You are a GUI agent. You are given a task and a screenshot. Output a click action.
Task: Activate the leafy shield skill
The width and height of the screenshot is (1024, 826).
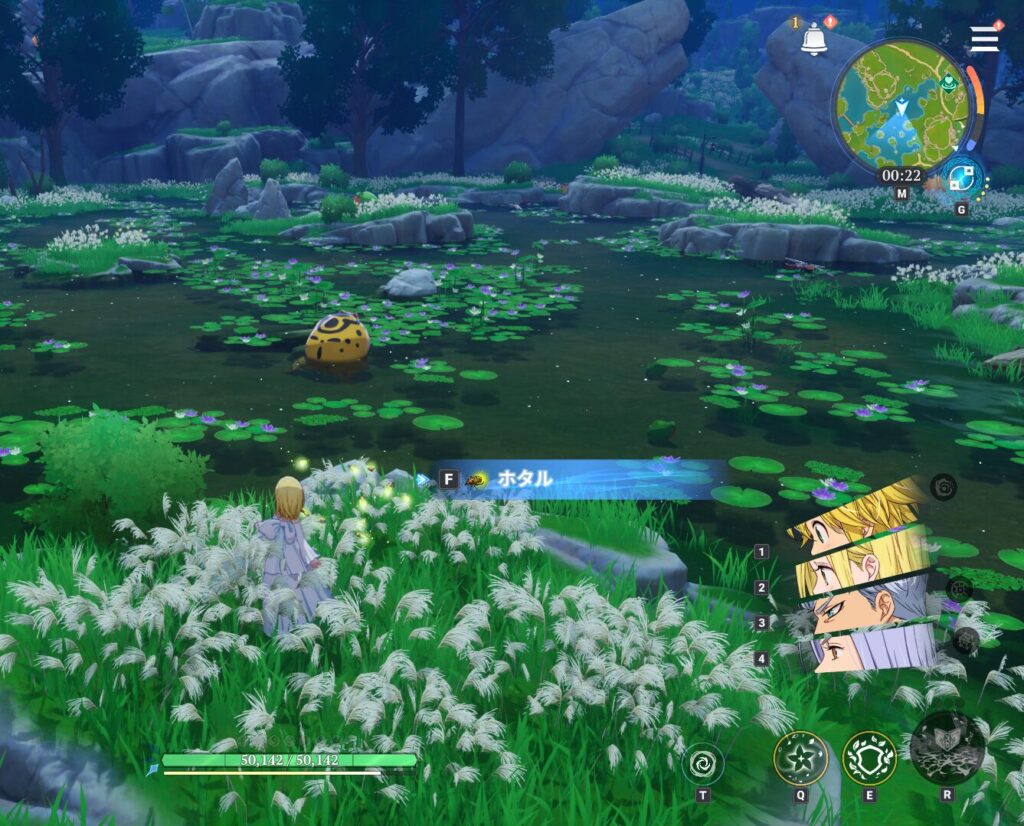[869, 758]
